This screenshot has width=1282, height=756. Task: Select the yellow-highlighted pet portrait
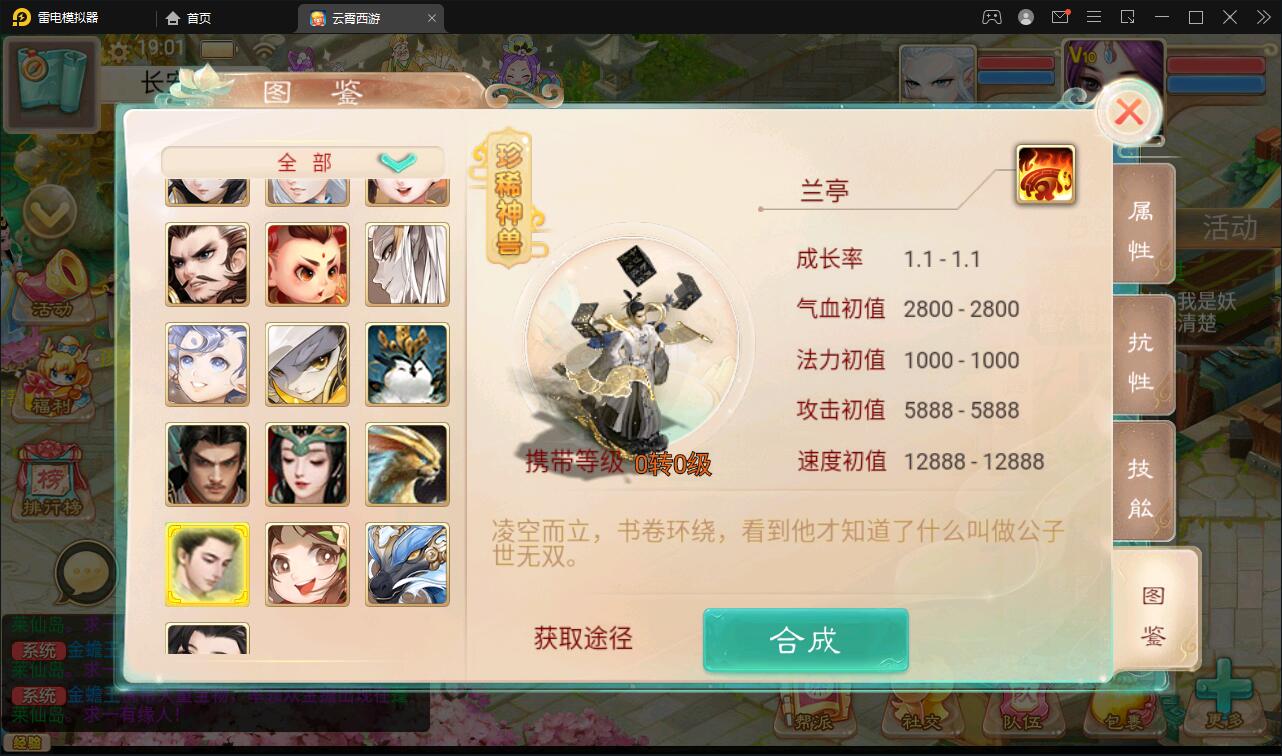pos(207,564)
